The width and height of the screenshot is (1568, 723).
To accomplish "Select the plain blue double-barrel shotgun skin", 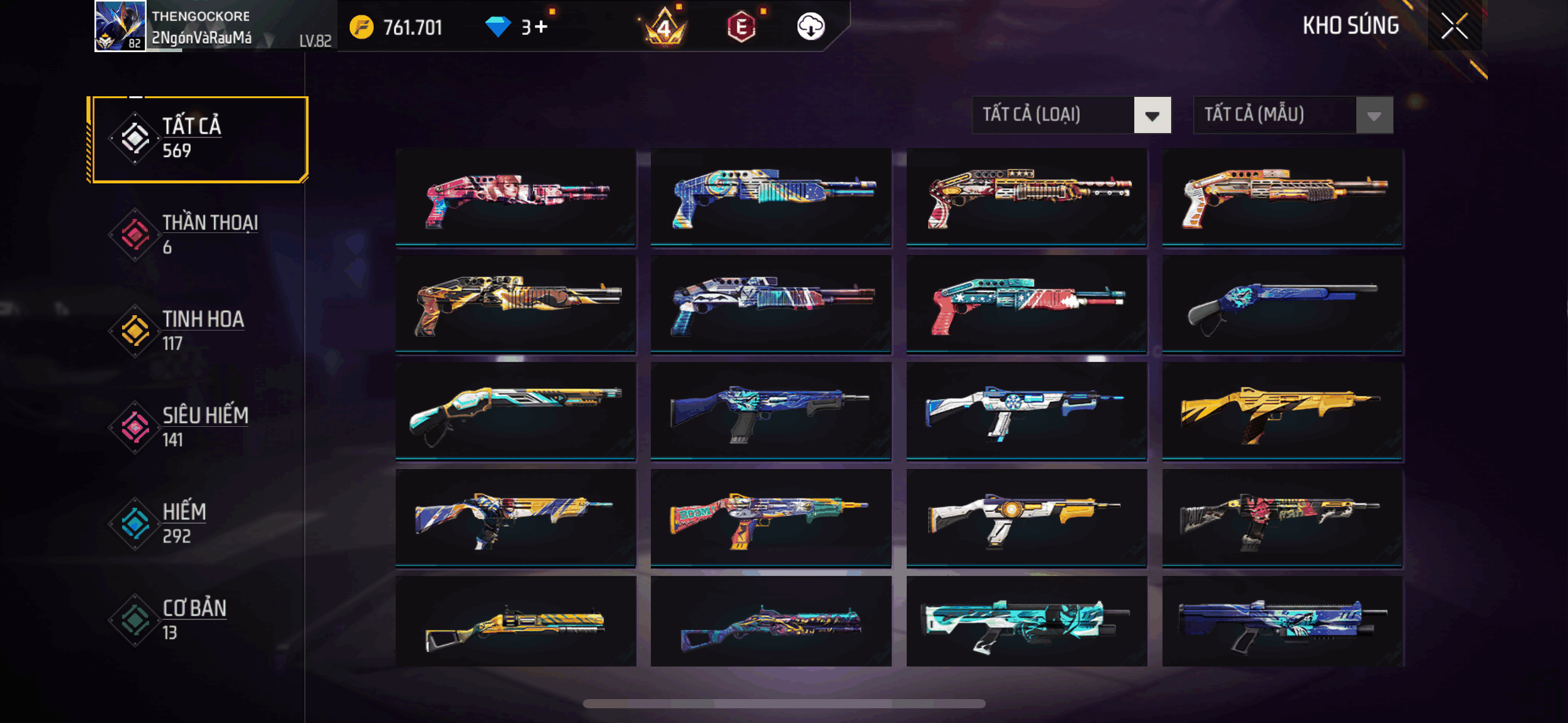I will pyautogui.click(x=1282, y=304).
